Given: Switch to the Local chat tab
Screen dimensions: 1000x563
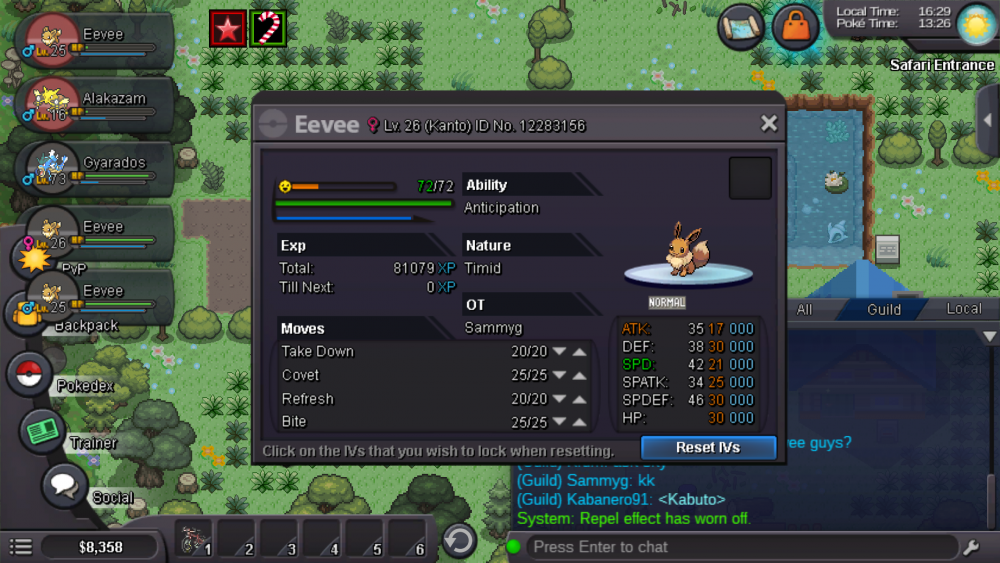Looking at the screenshot, I should (x=964, y=309).
